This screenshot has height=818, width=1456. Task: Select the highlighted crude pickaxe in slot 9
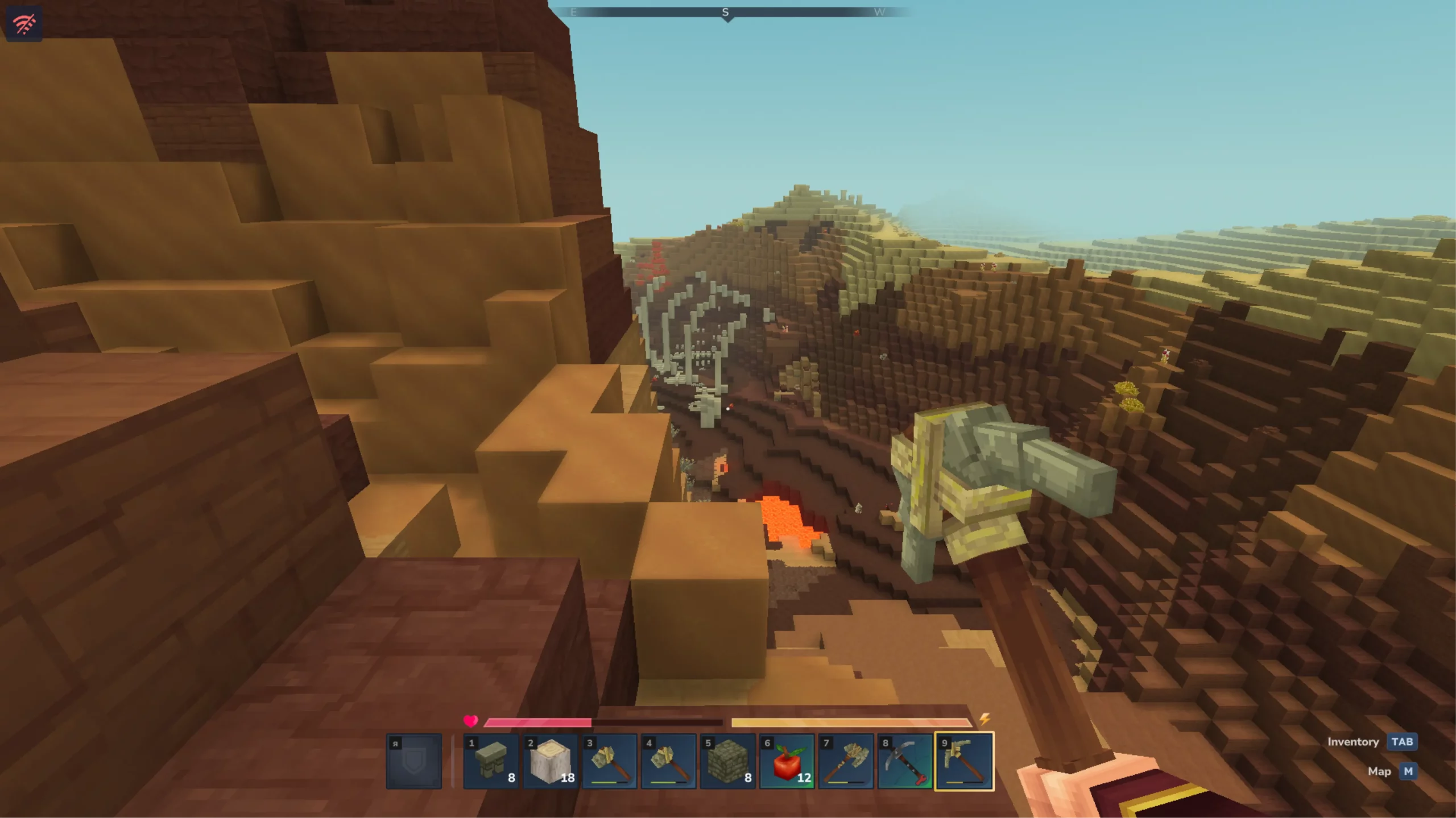click(x=964, y=761)
